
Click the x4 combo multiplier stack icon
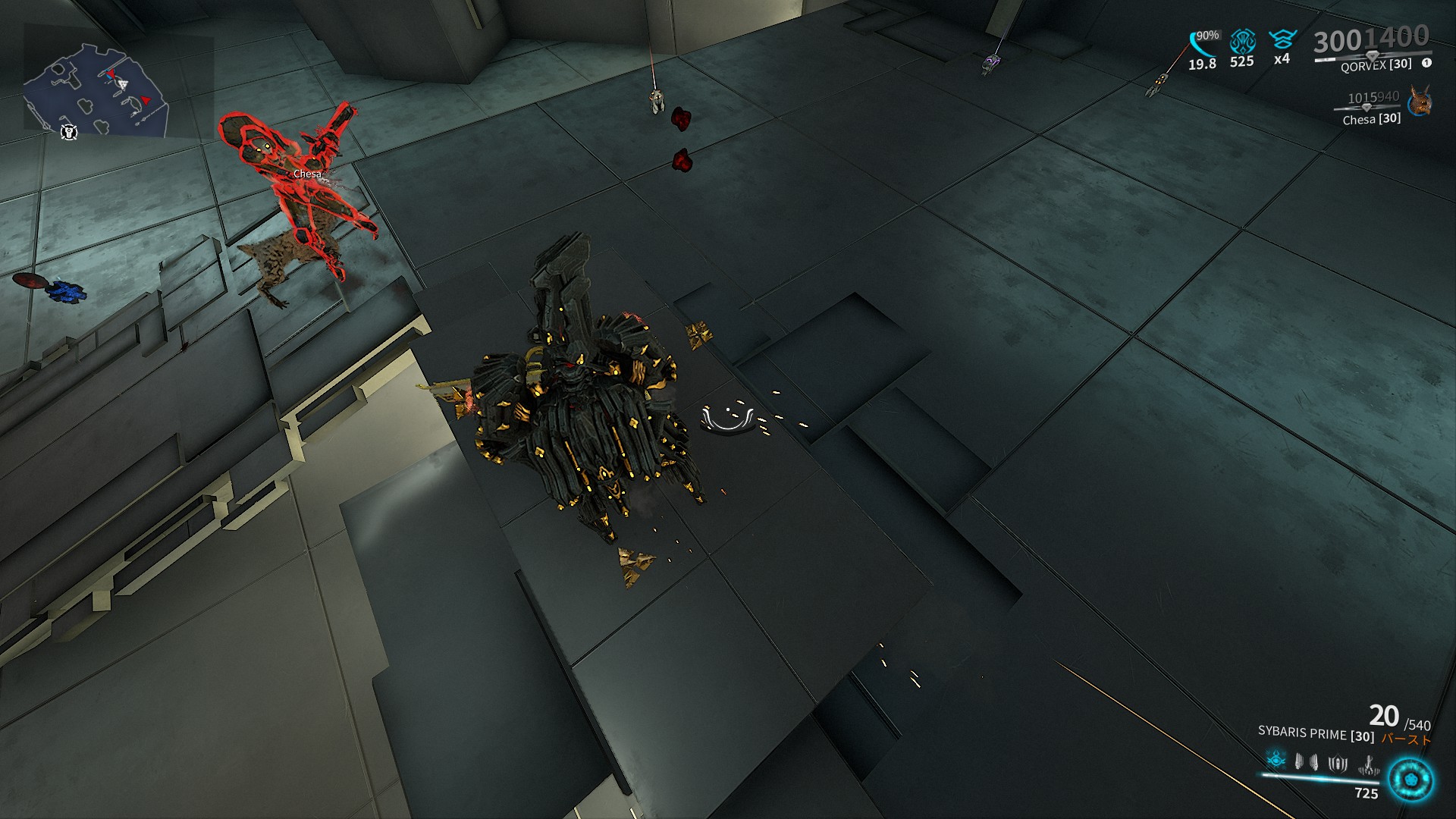(1282, 39)
